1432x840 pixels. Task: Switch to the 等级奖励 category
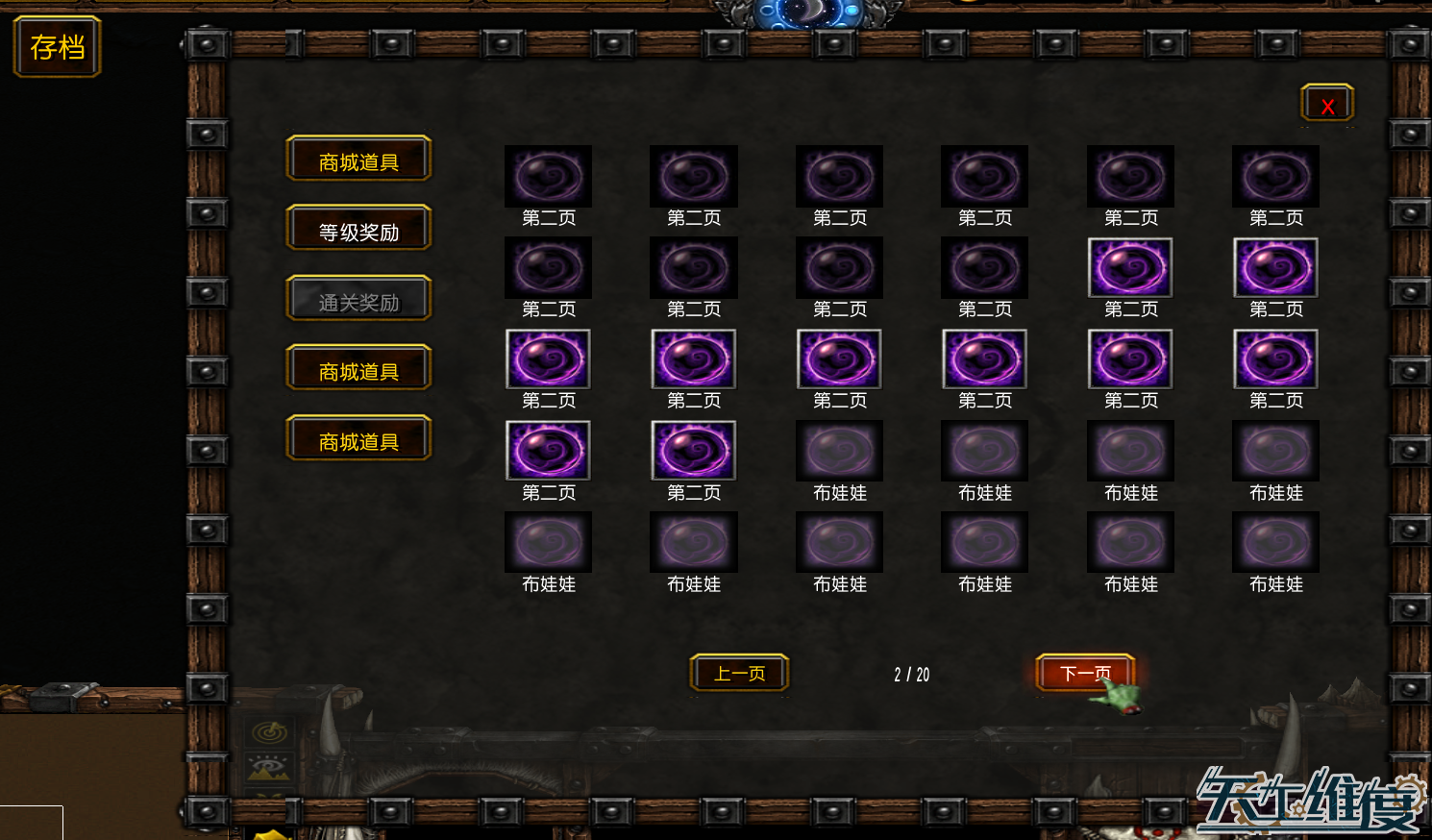pos(358,231)
